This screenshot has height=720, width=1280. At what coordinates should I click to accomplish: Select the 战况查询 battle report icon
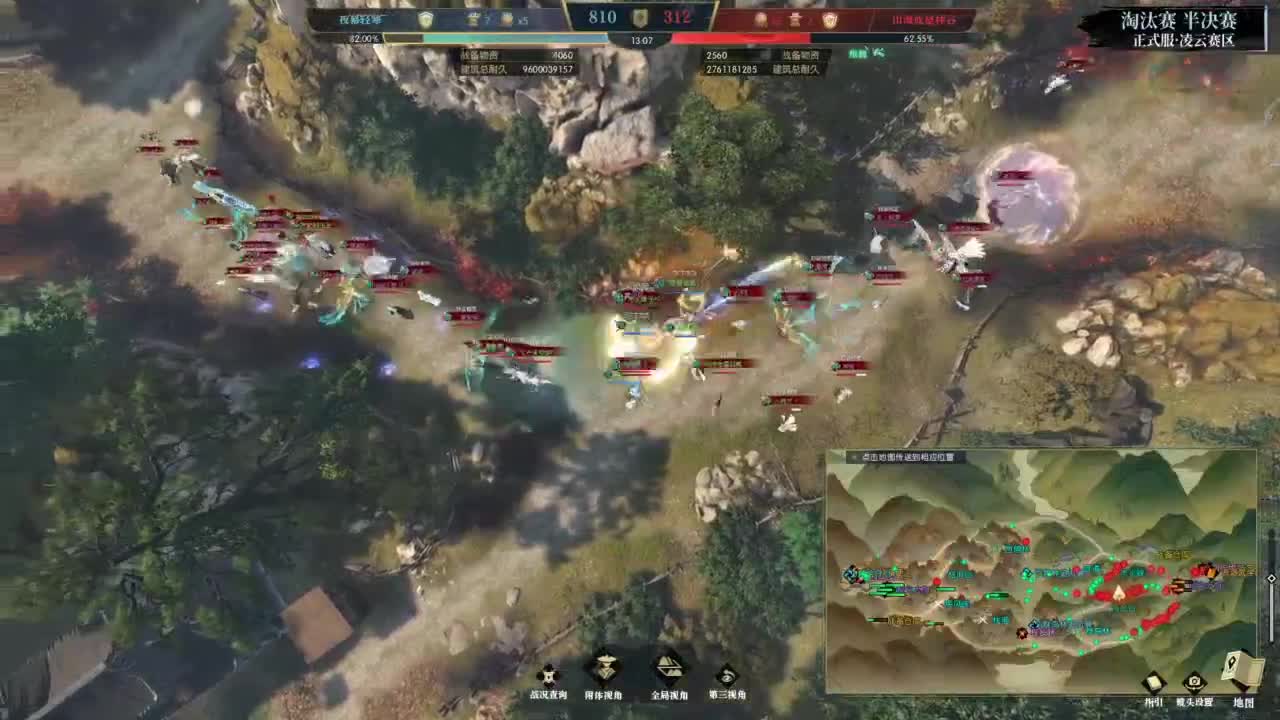[548, 675]
